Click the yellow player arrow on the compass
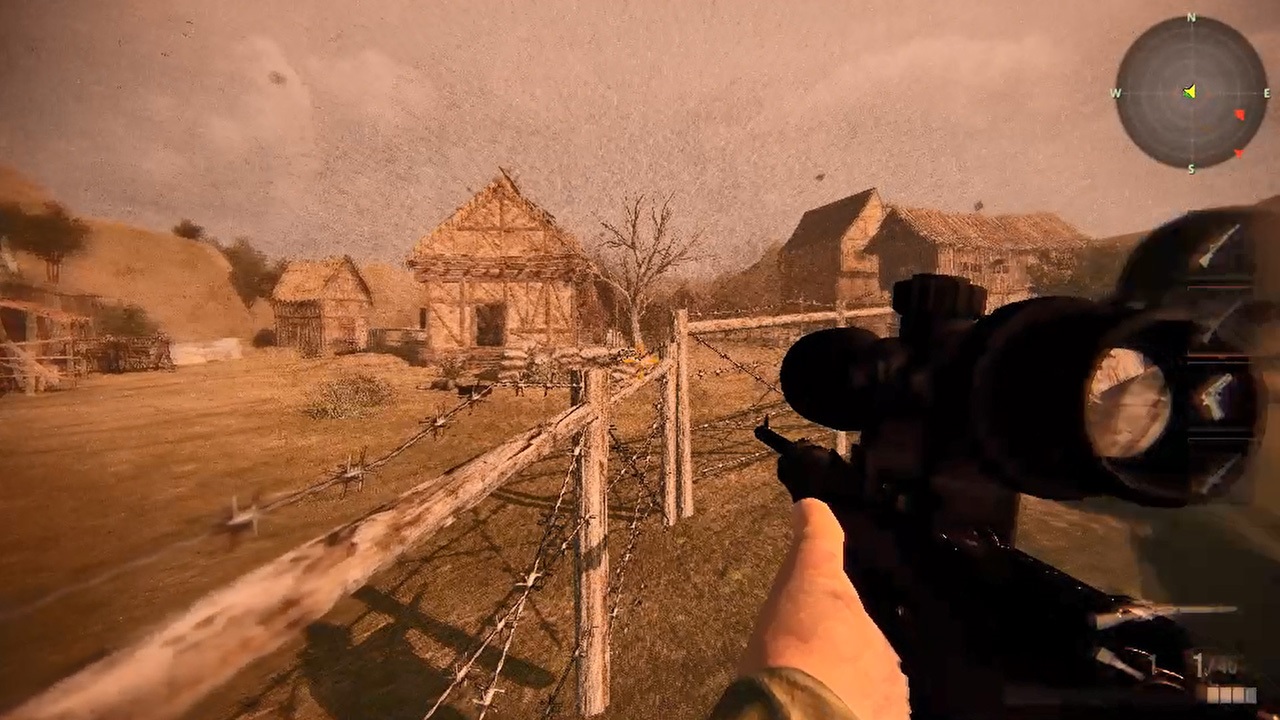 tap(1190, 92)
